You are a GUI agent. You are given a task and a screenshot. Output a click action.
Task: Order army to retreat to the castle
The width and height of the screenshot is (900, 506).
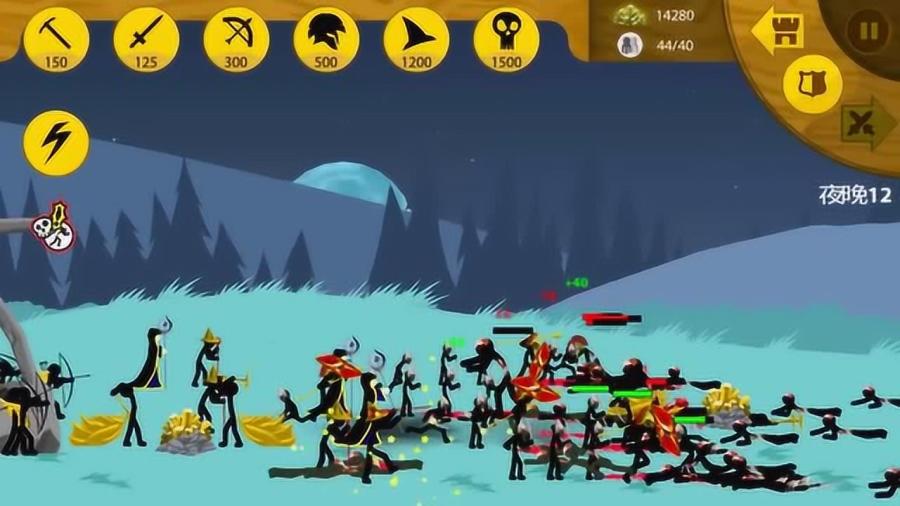click(778, 30)
